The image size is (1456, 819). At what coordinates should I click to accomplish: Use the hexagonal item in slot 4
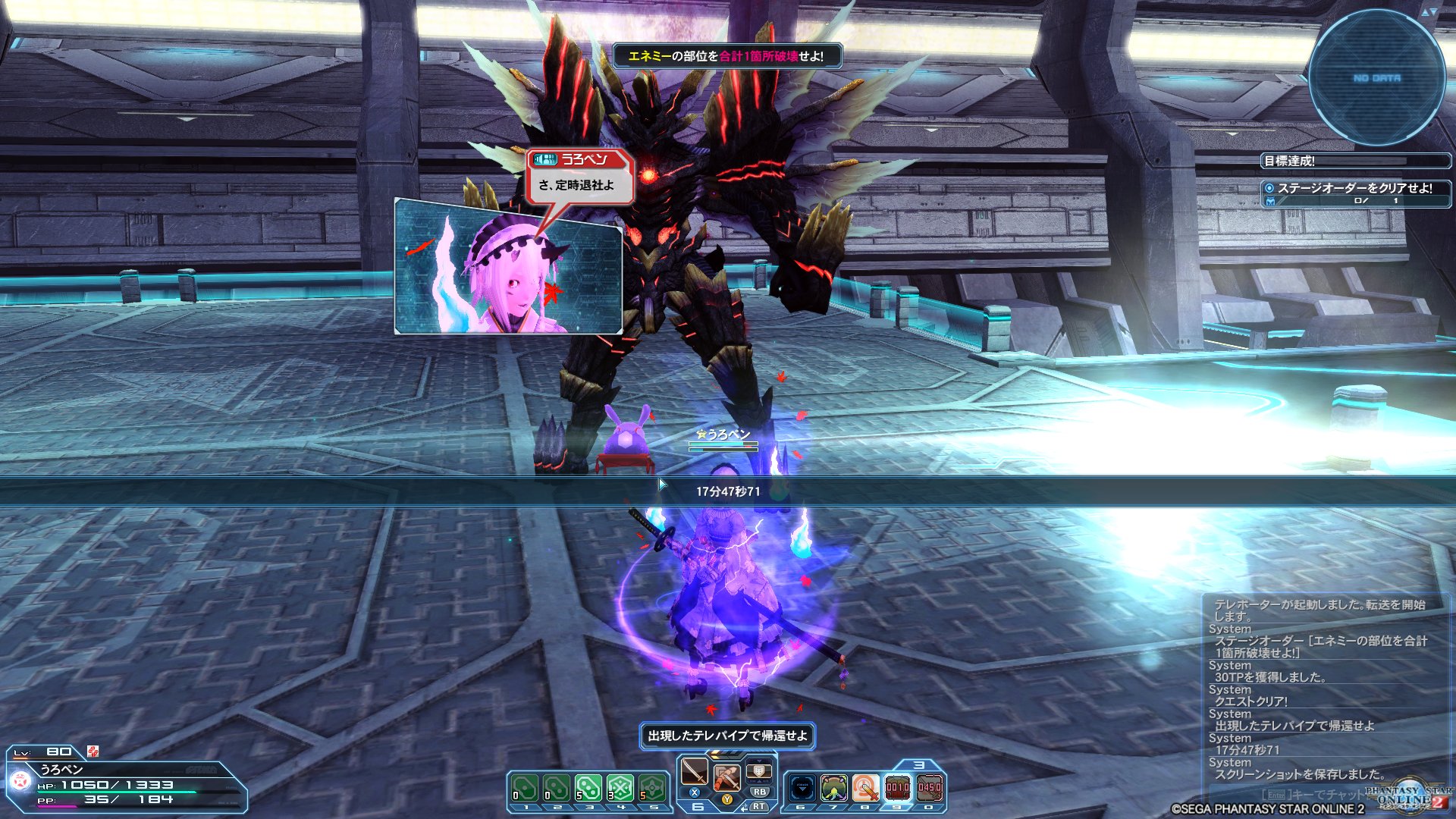(620, 789)
